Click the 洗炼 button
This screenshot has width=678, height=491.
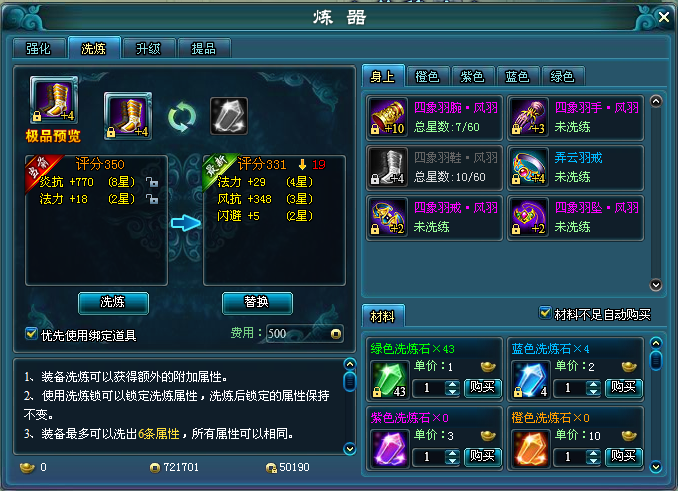click(113, 302)
